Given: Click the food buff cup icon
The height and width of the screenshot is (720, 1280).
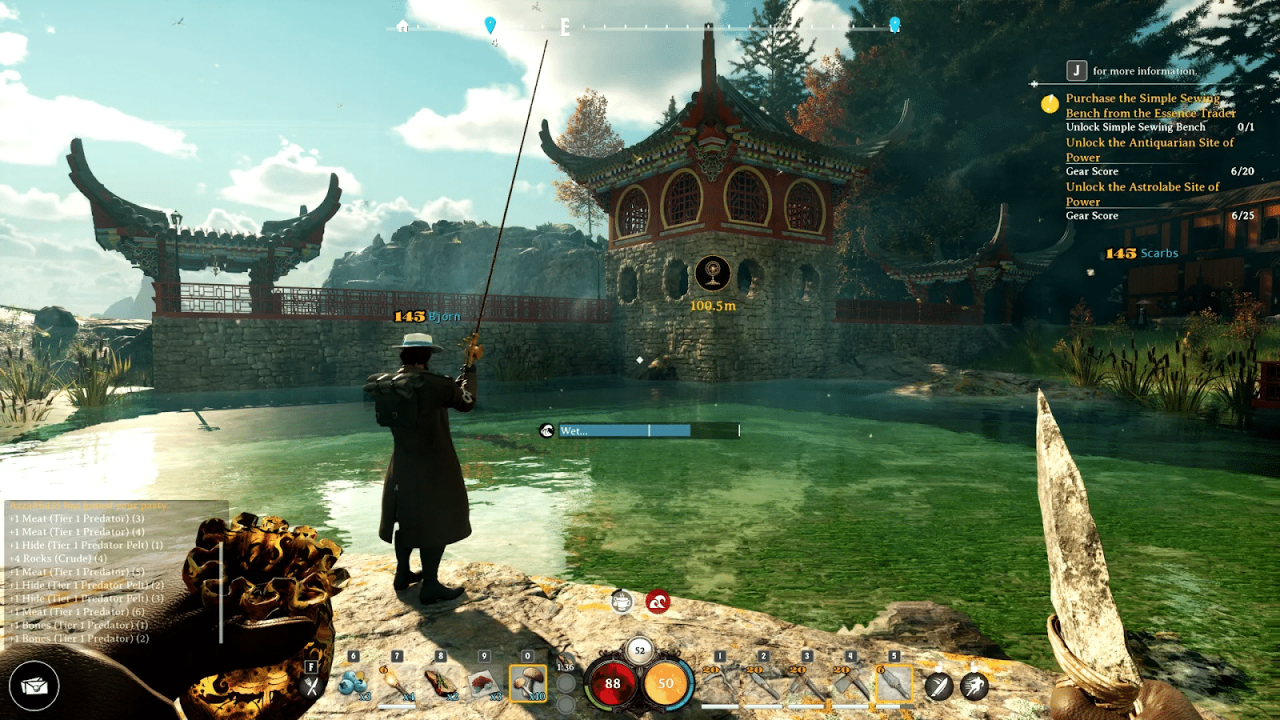Looking at the screenshot, I should (621, 601).
